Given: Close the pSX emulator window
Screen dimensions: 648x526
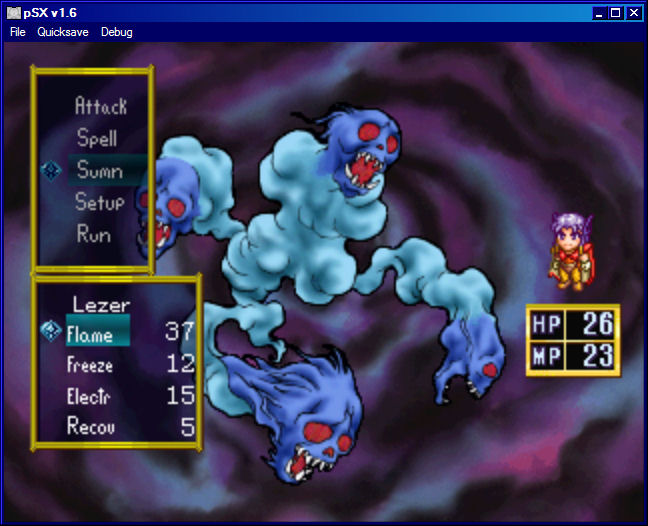Looking at the screenshot, I should tap(633, 13).
